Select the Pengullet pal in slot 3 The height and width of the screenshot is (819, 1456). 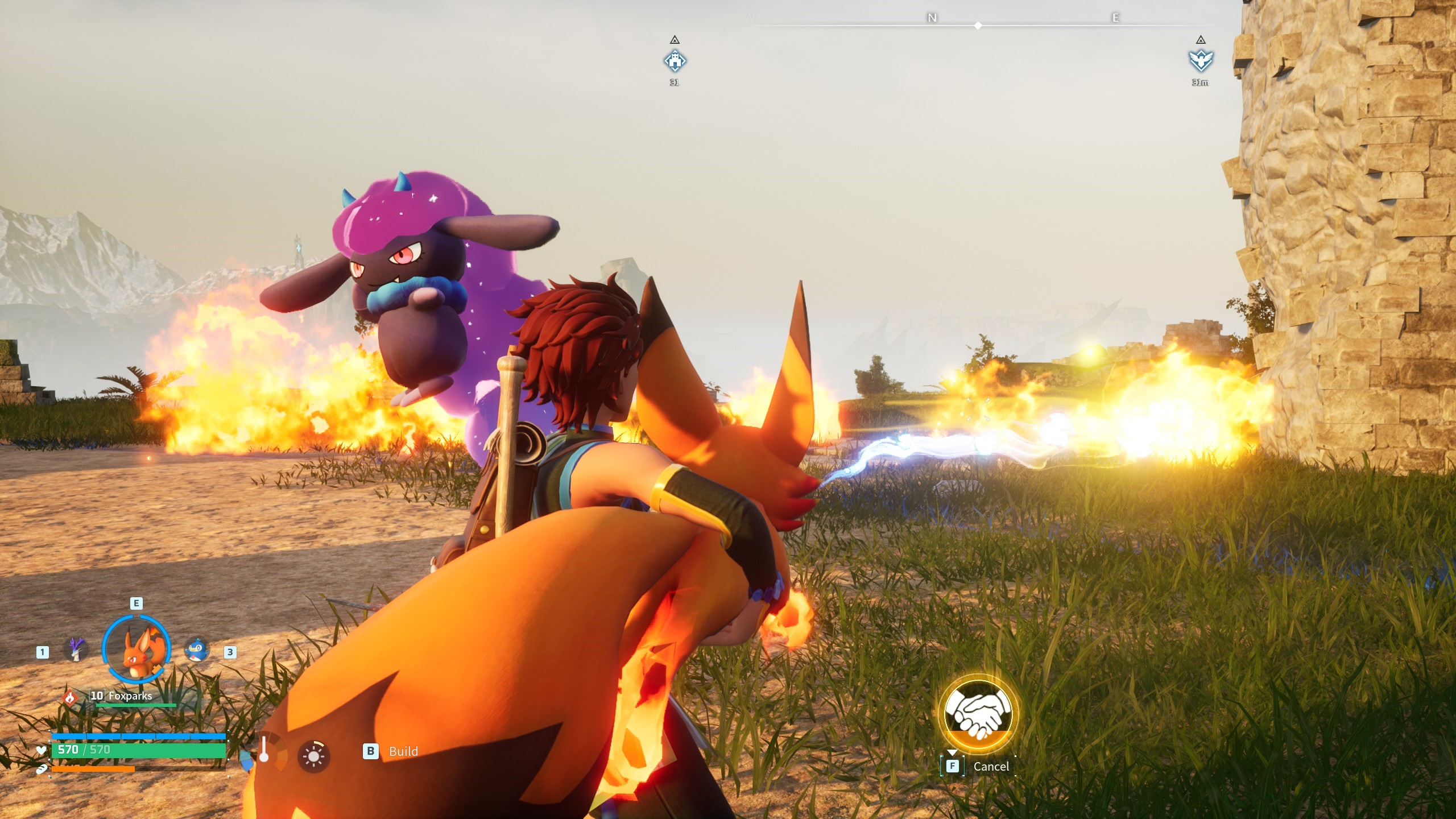pyautogui.click(x=197, y=648)
